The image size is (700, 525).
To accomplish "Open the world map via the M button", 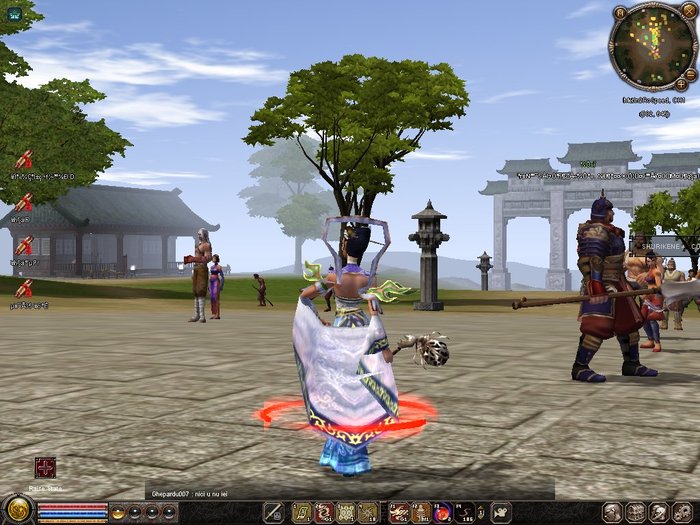I will [x=620, y=12].
